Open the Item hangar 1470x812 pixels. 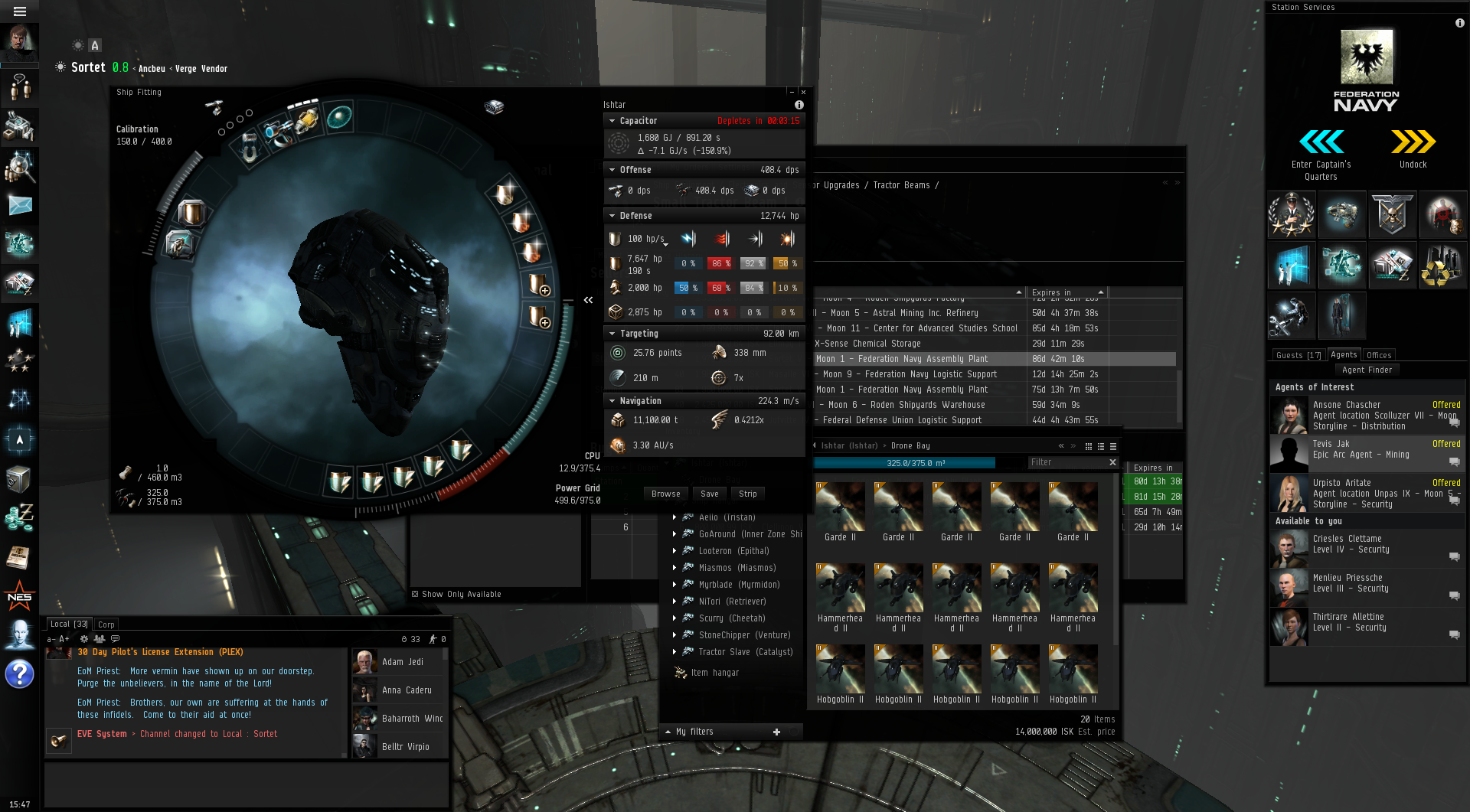point(714,673)
